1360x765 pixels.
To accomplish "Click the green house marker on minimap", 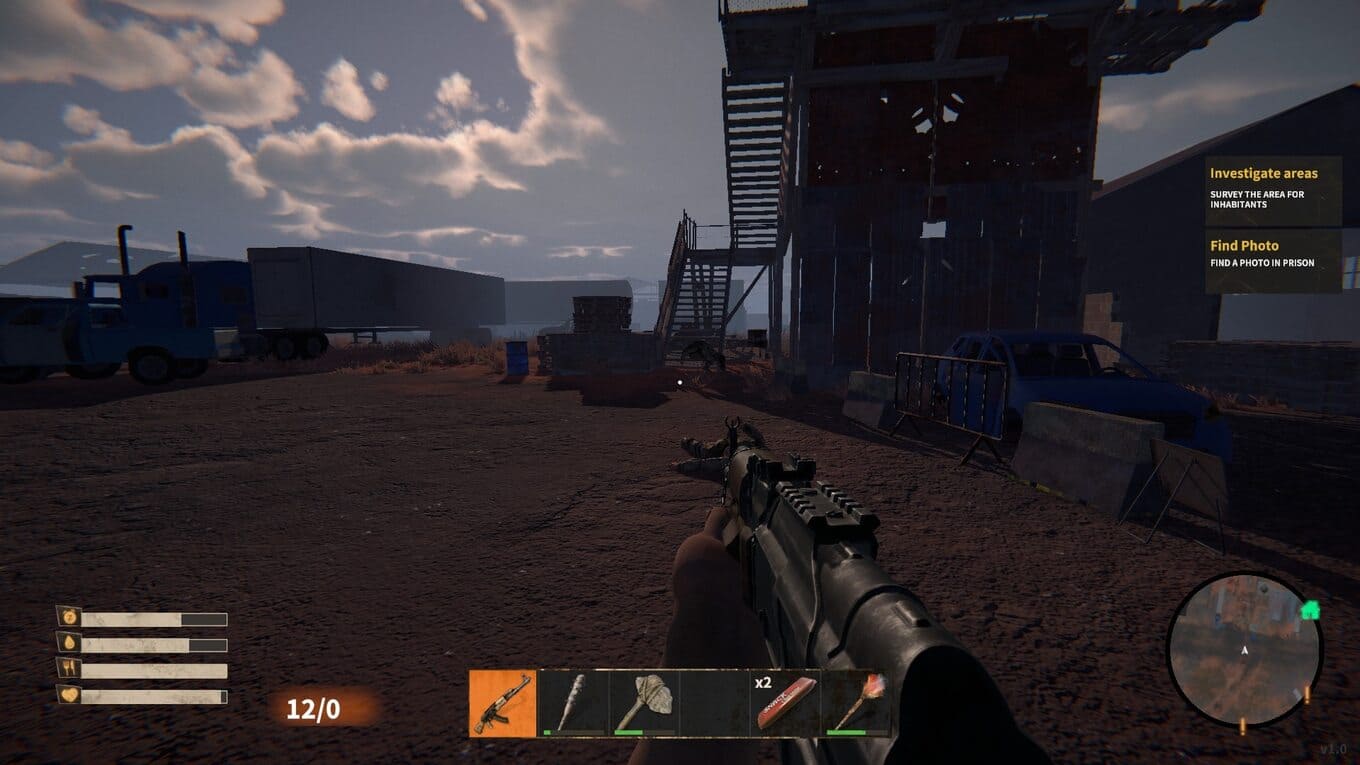I will 1310,609.
